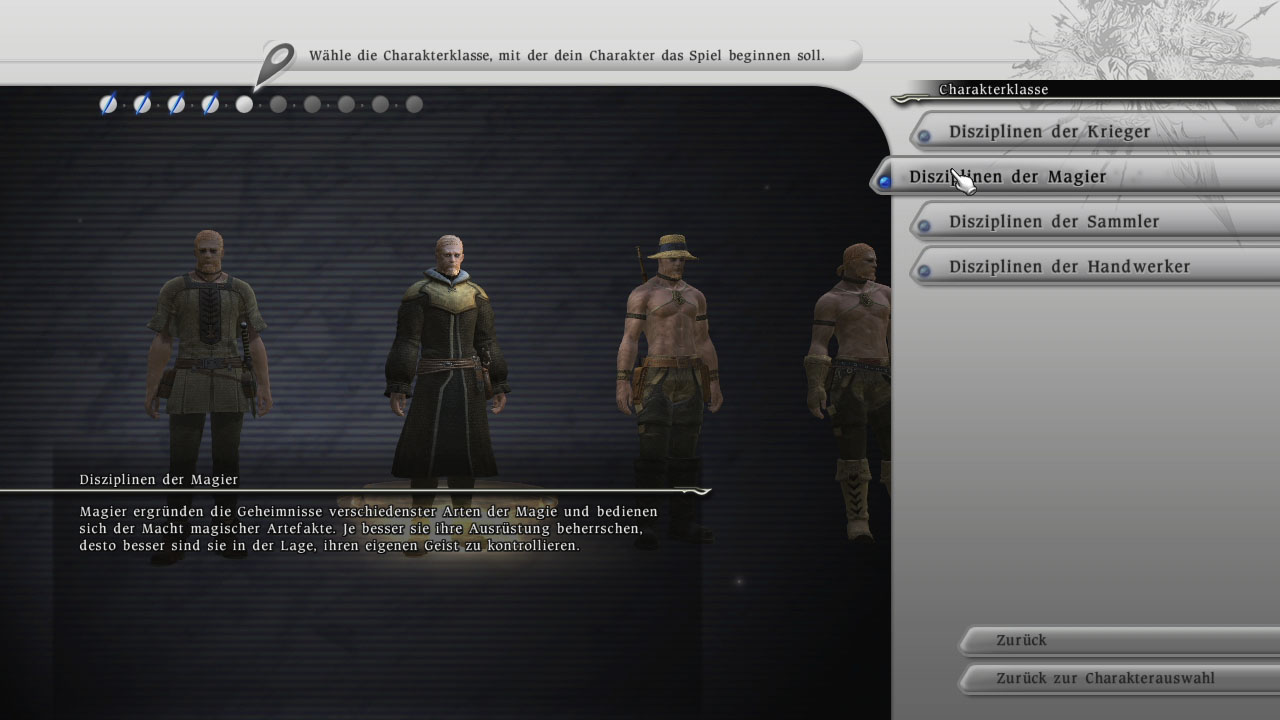Select the last progress step dot
The image size is (1280, 720).
(x=413, y=103)
